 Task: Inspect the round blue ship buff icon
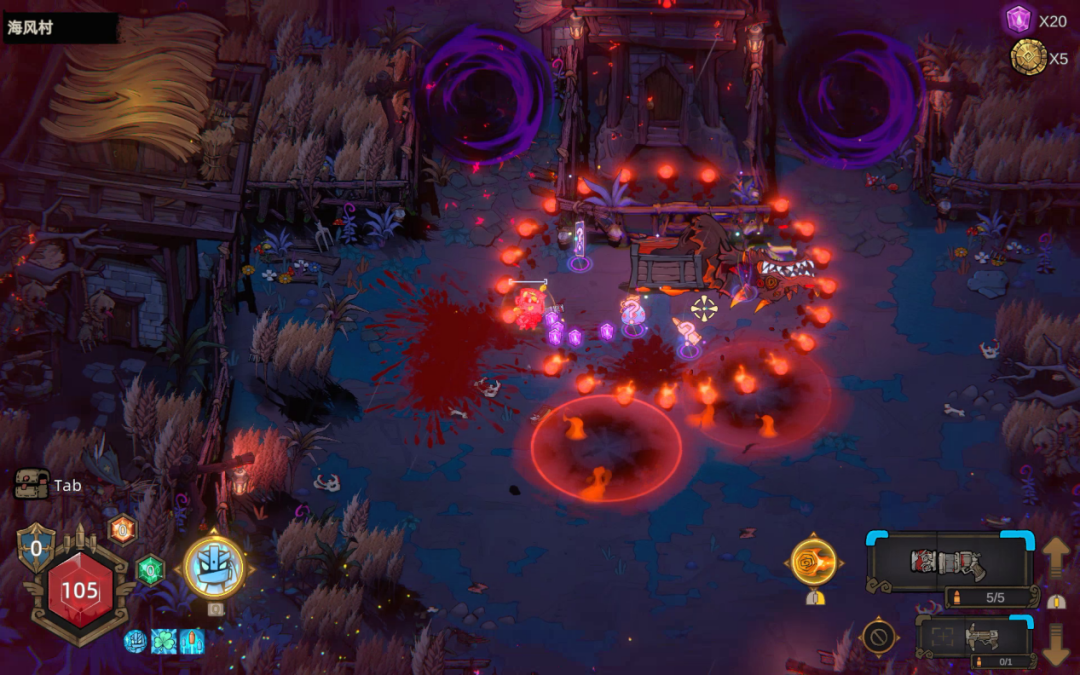[x=135, y=642]
